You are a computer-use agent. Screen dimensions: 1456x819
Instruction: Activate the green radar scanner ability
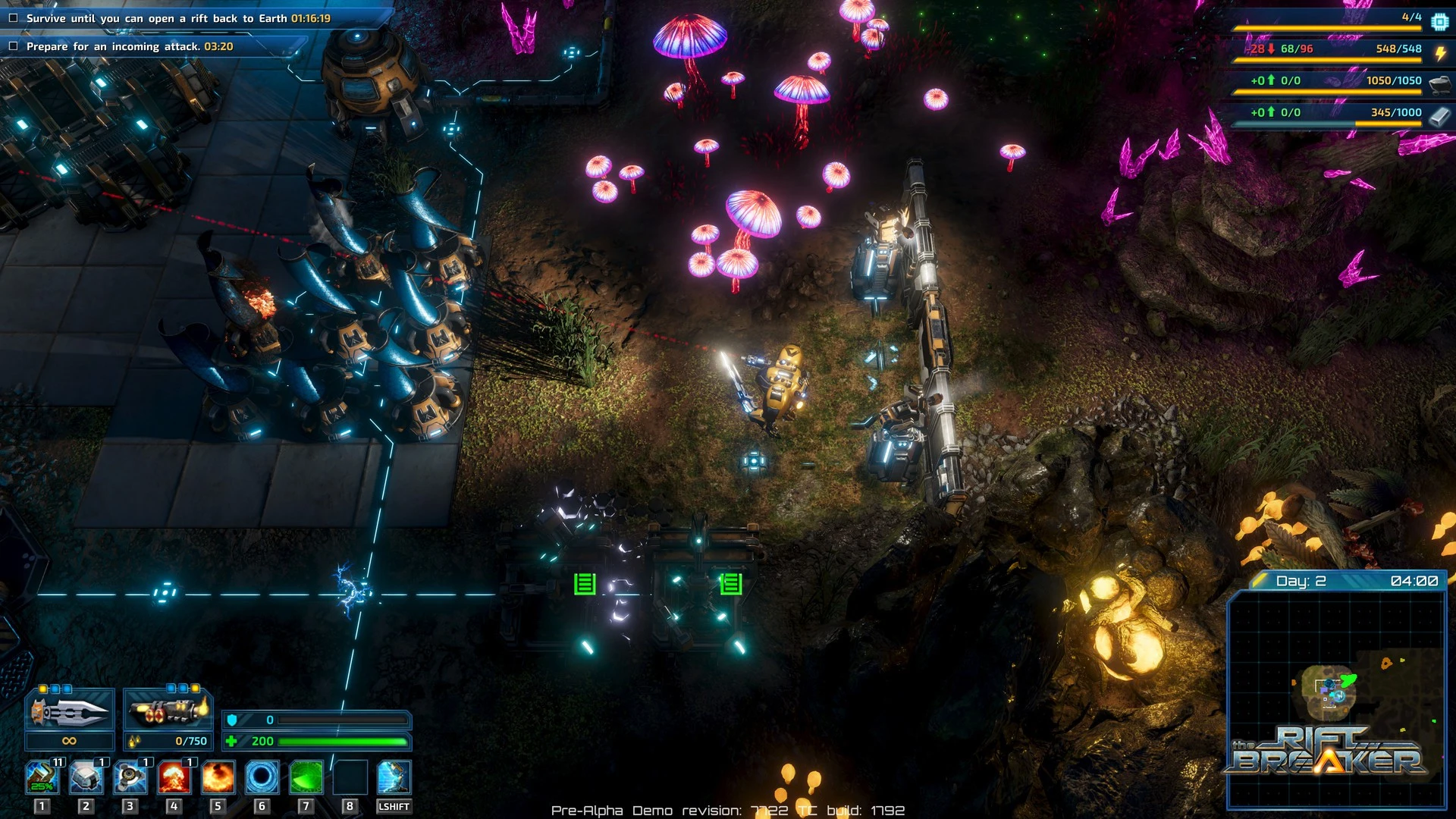(306, 777)
